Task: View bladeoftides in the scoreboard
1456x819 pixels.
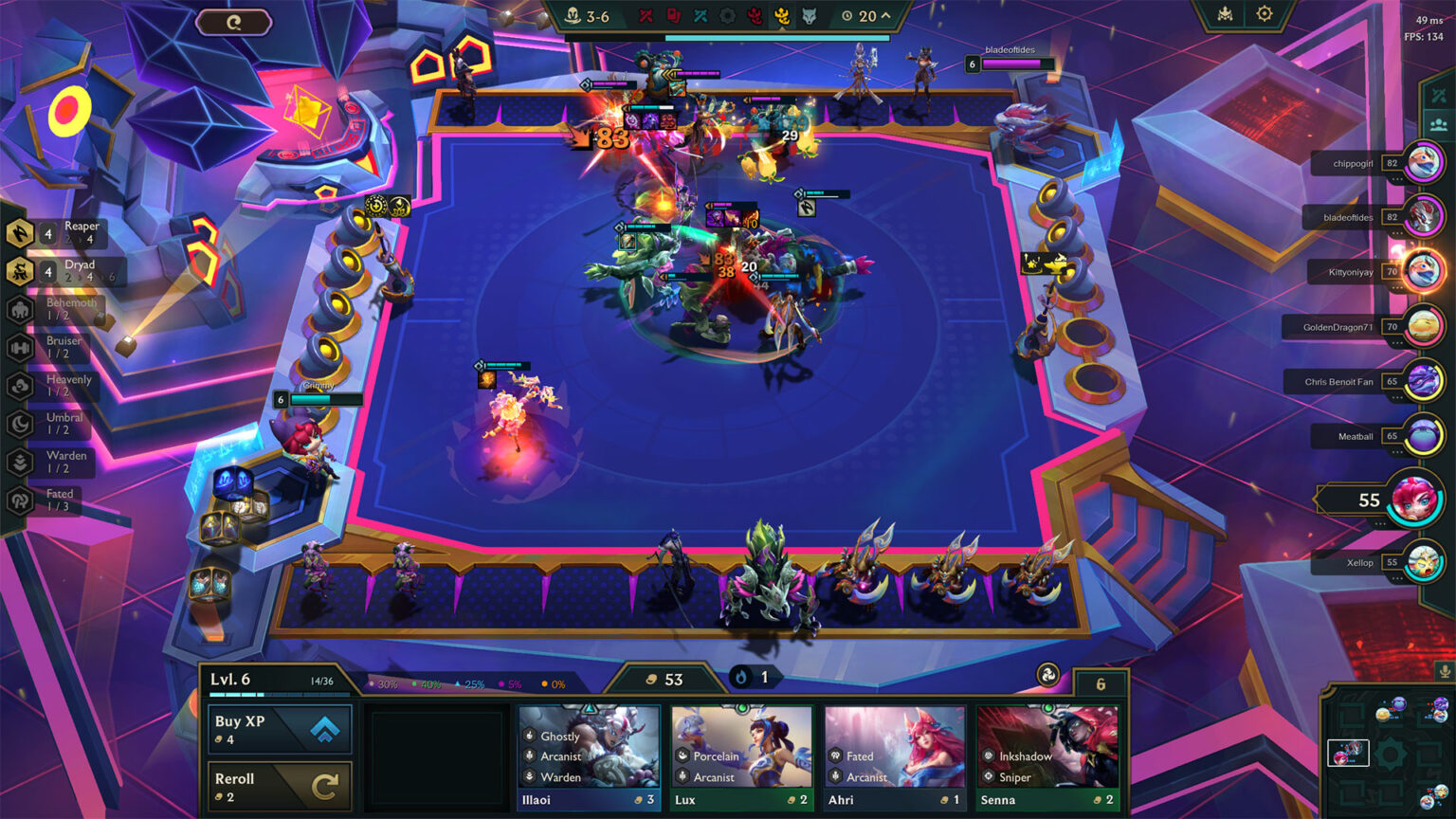Action: click(x=1422, y=217)
